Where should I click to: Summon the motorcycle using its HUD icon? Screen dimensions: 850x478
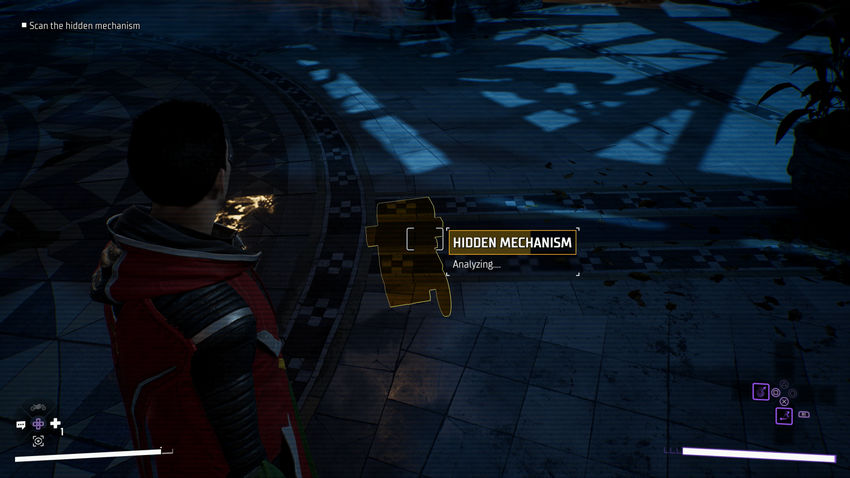(38, 407)
